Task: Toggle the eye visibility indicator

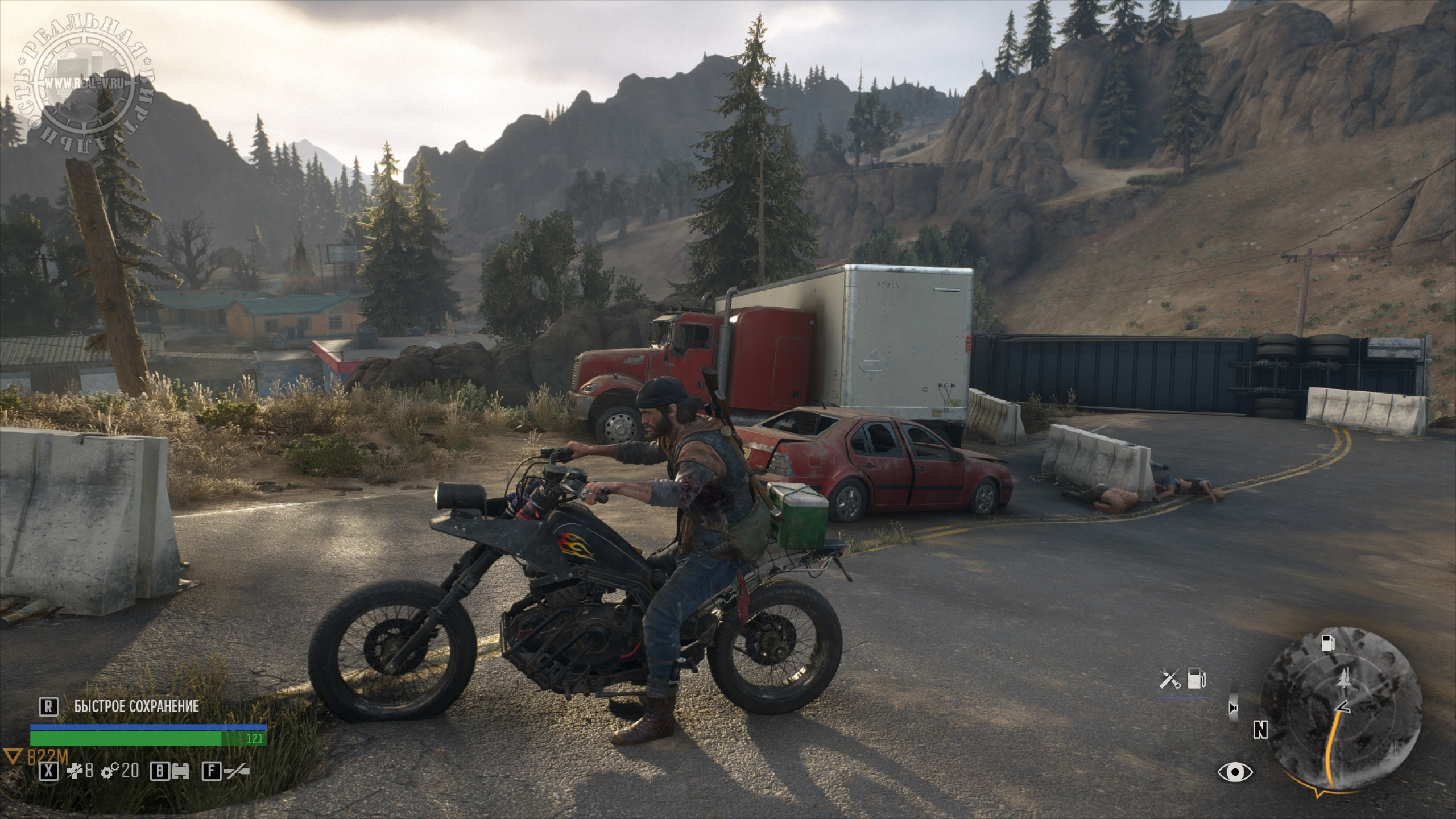Action: pos(1235,772)
